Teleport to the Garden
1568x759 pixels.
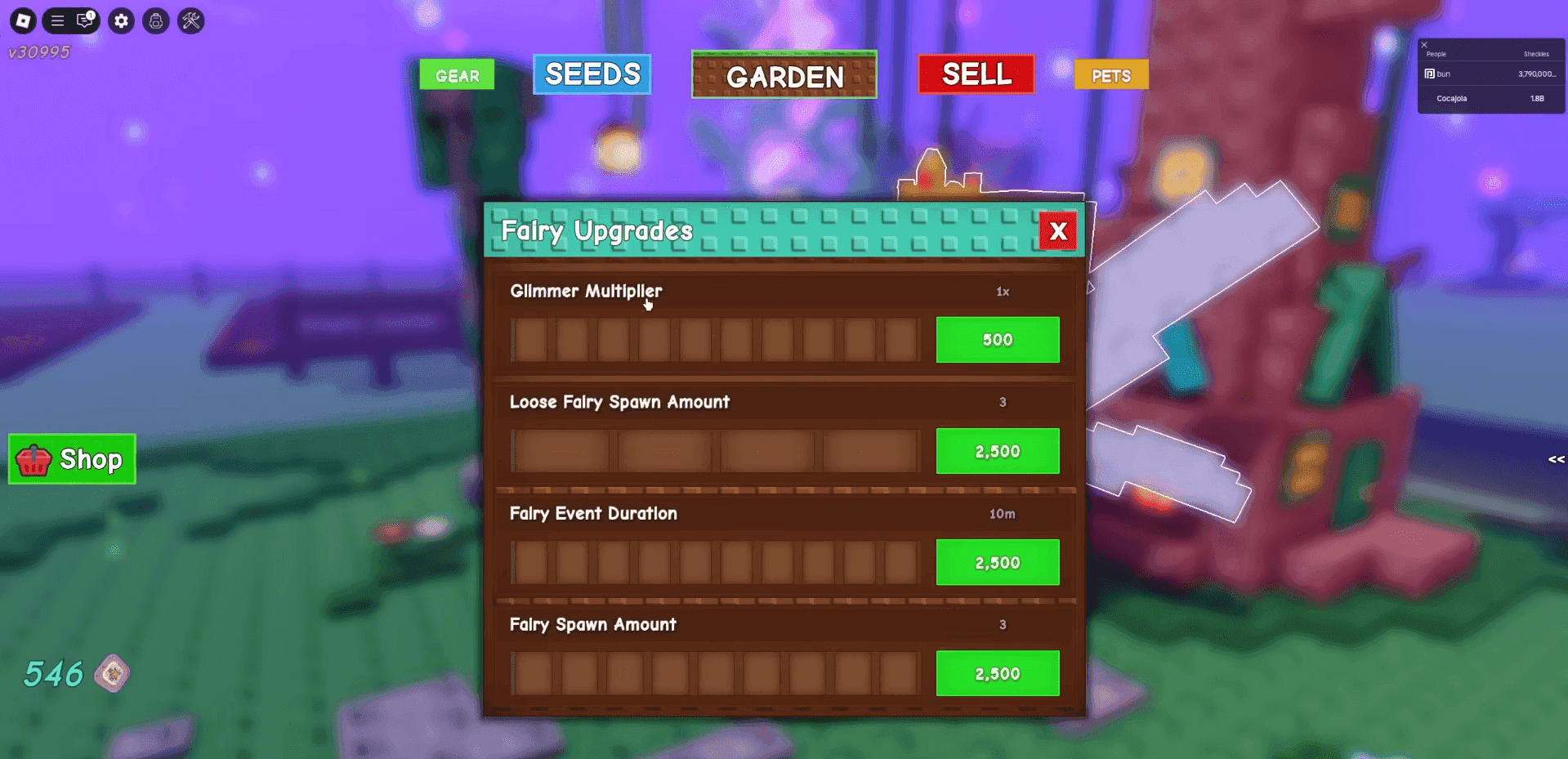click(784, 76)
